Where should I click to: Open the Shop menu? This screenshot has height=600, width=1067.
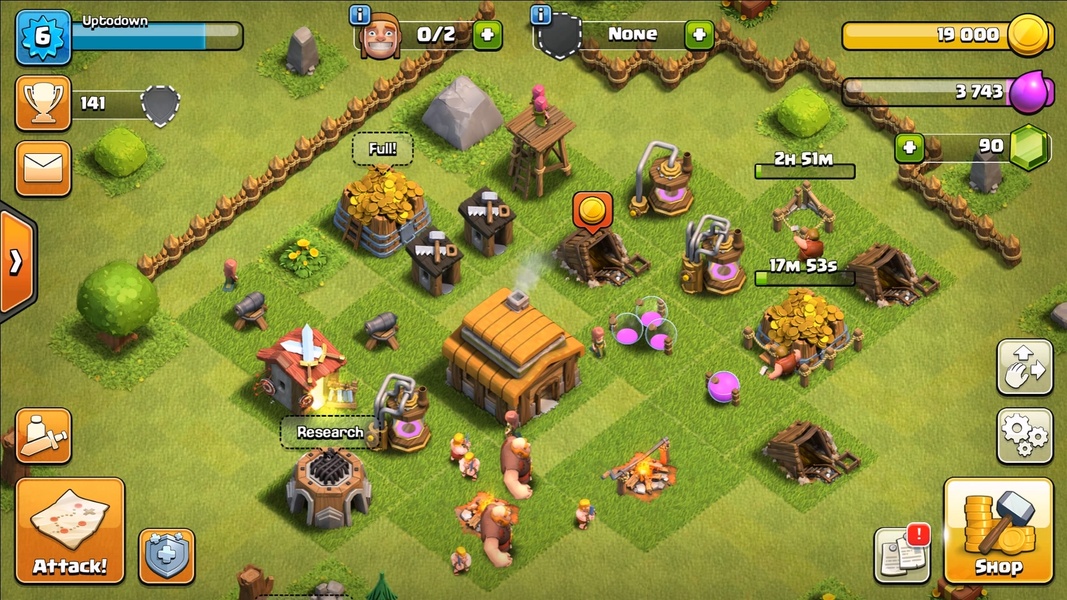[x=998, y=530]
